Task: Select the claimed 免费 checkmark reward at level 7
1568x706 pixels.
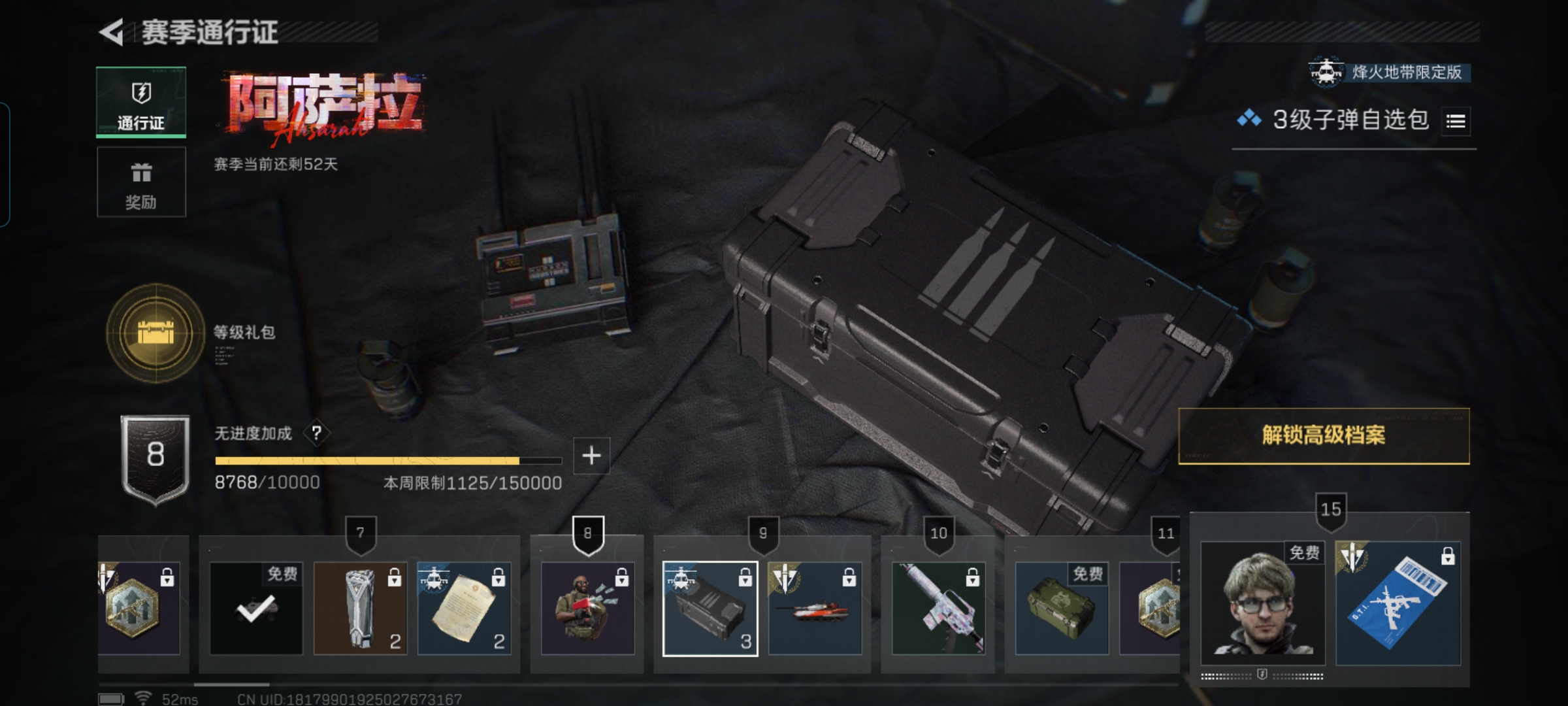Action: (256, 609)
